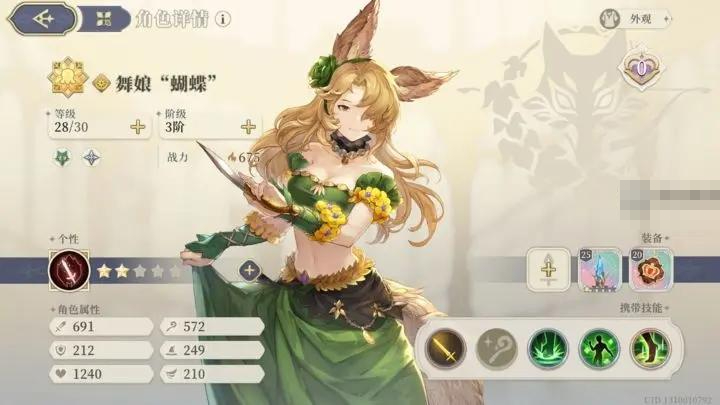The image size is (720, 405).
Task: Open the red sword 个性 personality icon
Action: (69, 269)
